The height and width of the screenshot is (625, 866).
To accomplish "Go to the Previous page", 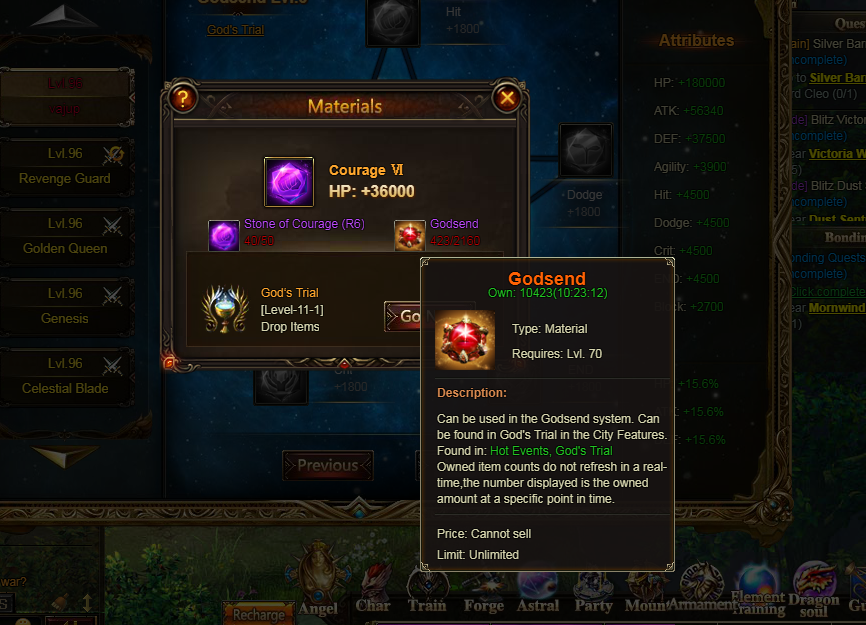I will [327, 465].
